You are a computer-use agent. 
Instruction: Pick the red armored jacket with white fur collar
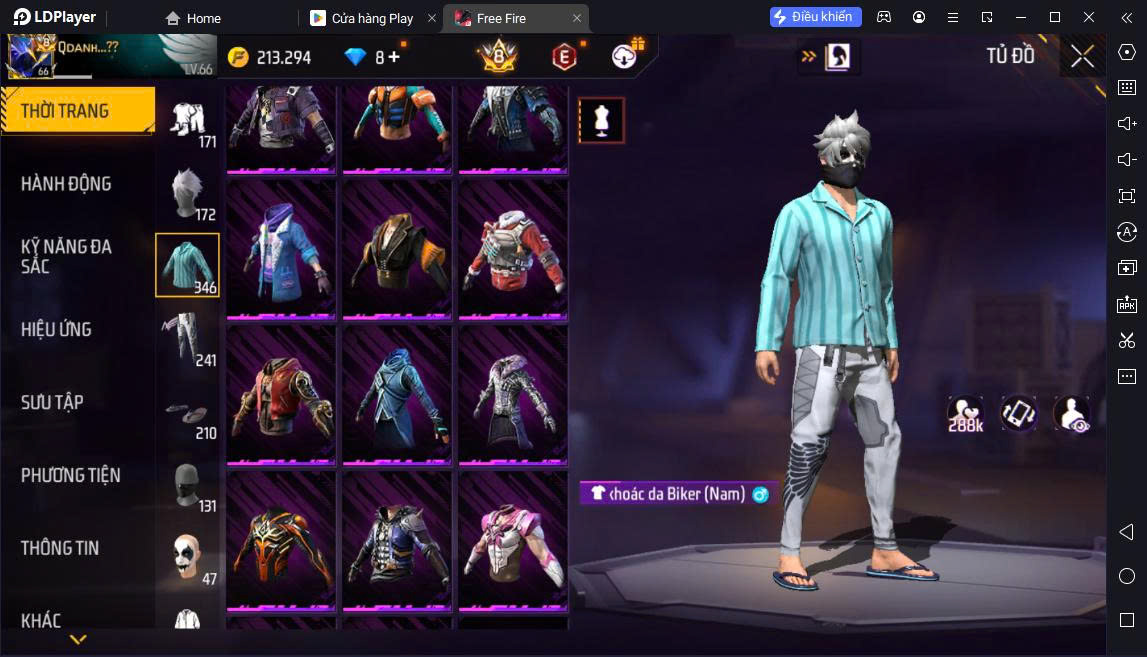(x=513, y=248)
